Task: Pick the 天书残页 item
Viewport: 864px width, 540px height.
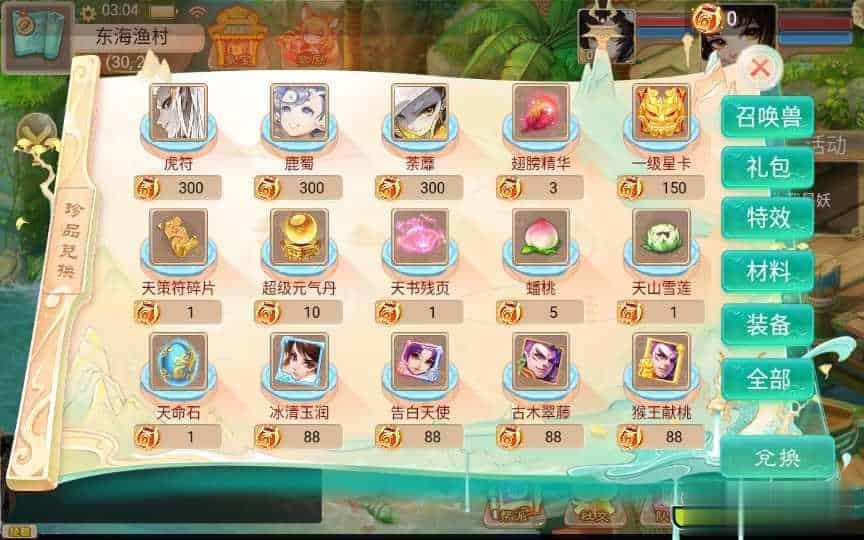Action: [x=420, y=236]
